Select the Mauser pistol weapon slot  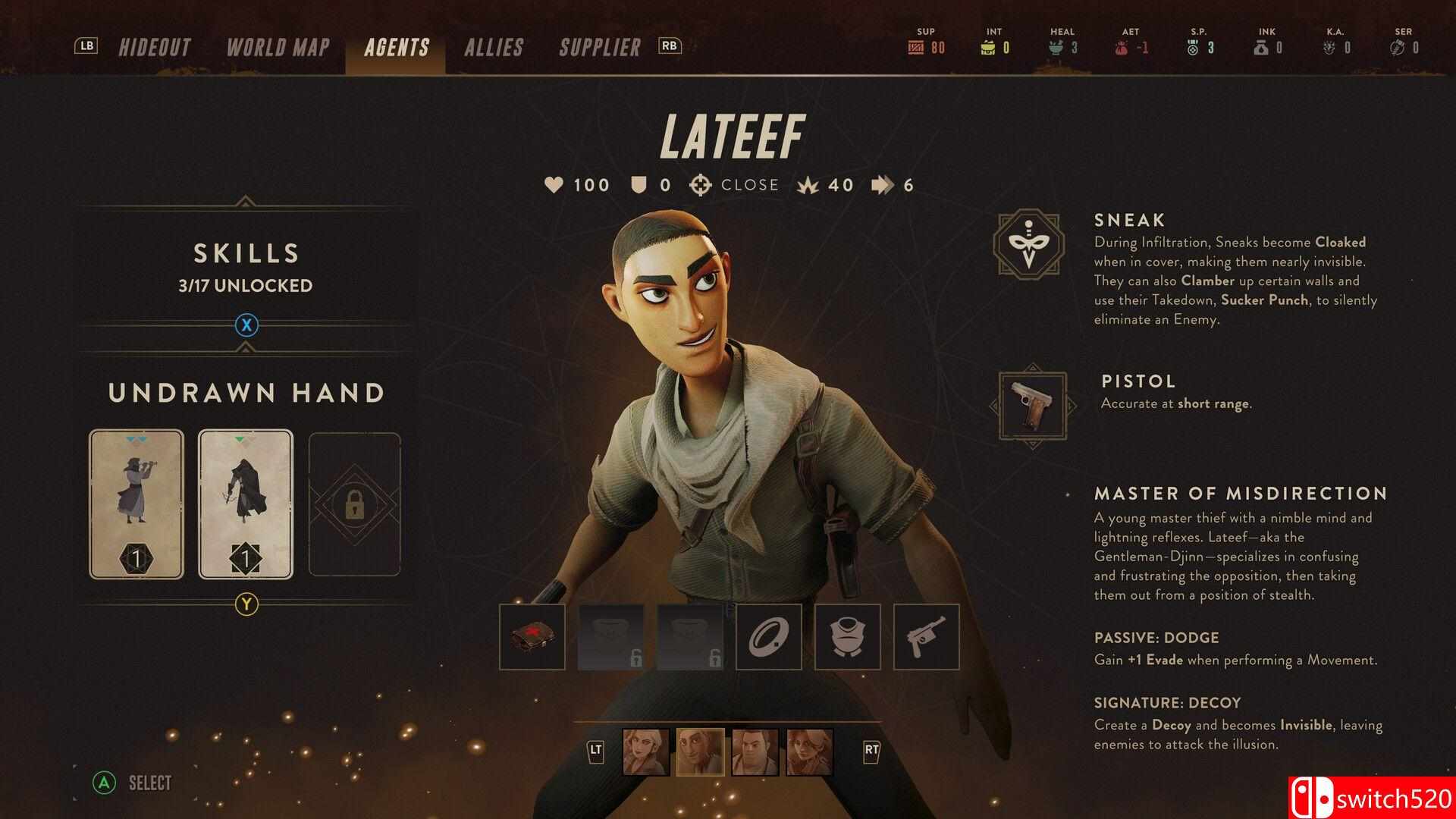pos(927,637)
